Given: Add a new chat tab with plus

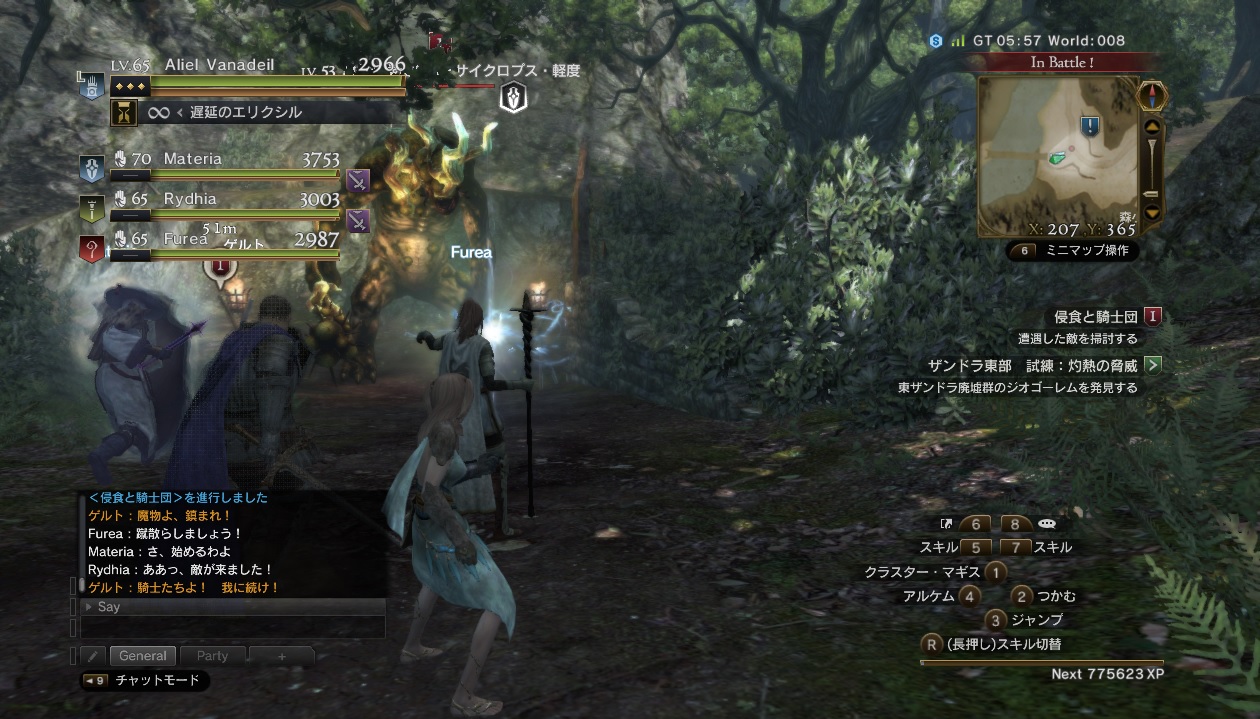Looking at the screenshot, I should pos(281,657).
